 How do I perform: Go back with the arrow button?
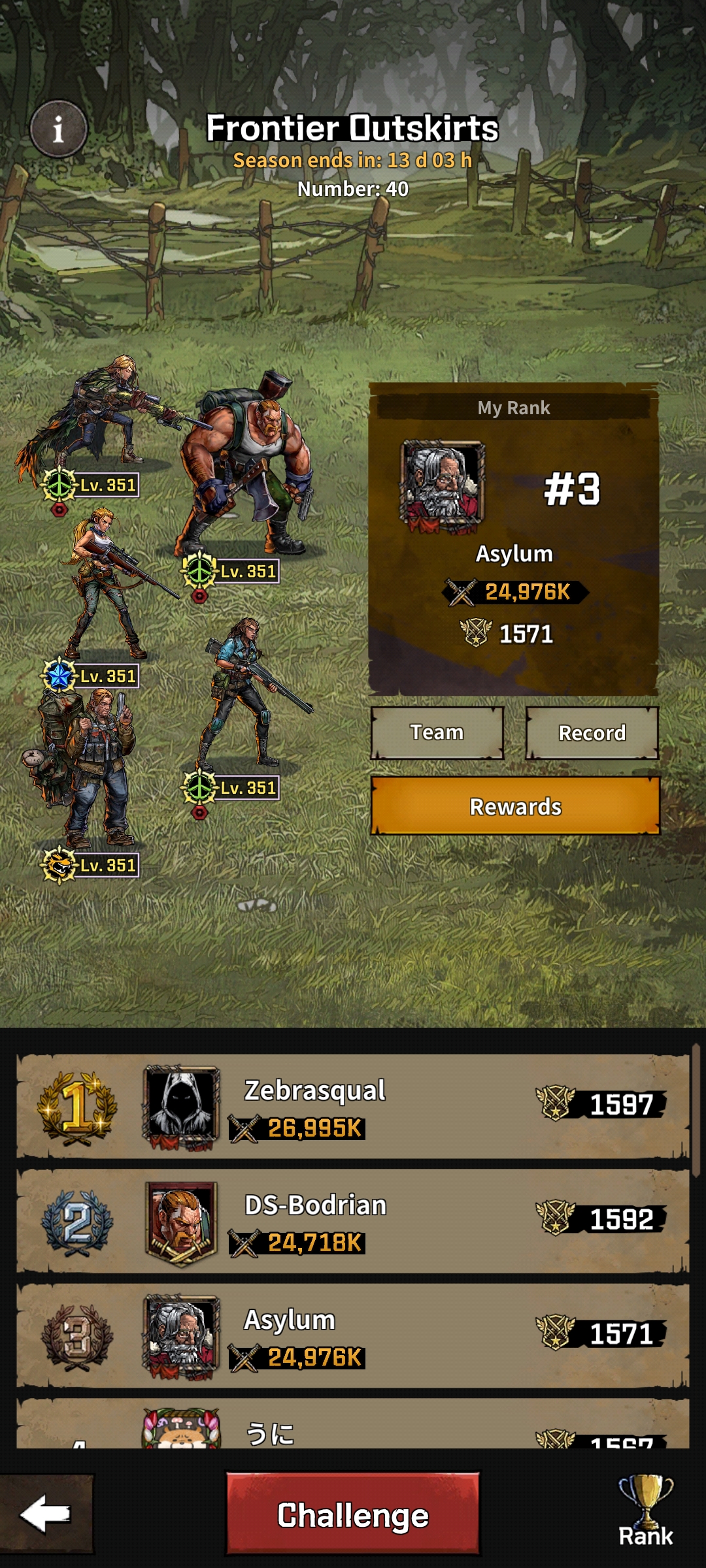pyautogui.click(x=46, y=1513)
